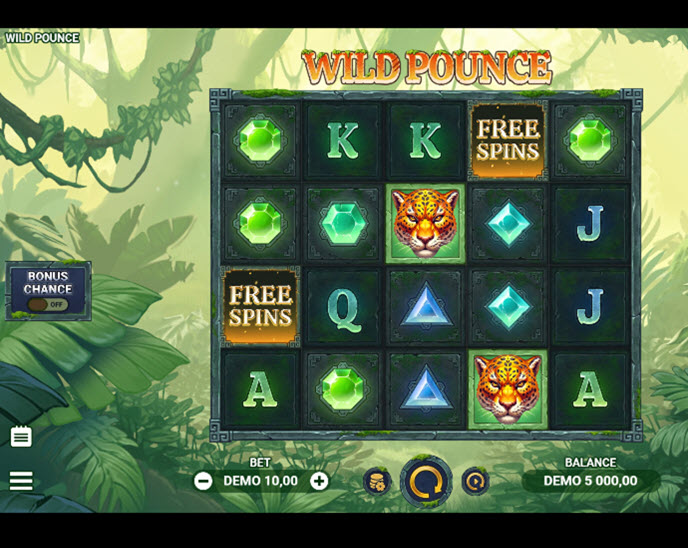Start autoplay with the small circular arrow icon
This screenshot has width=688, height=548.
(x=475, y=481)
